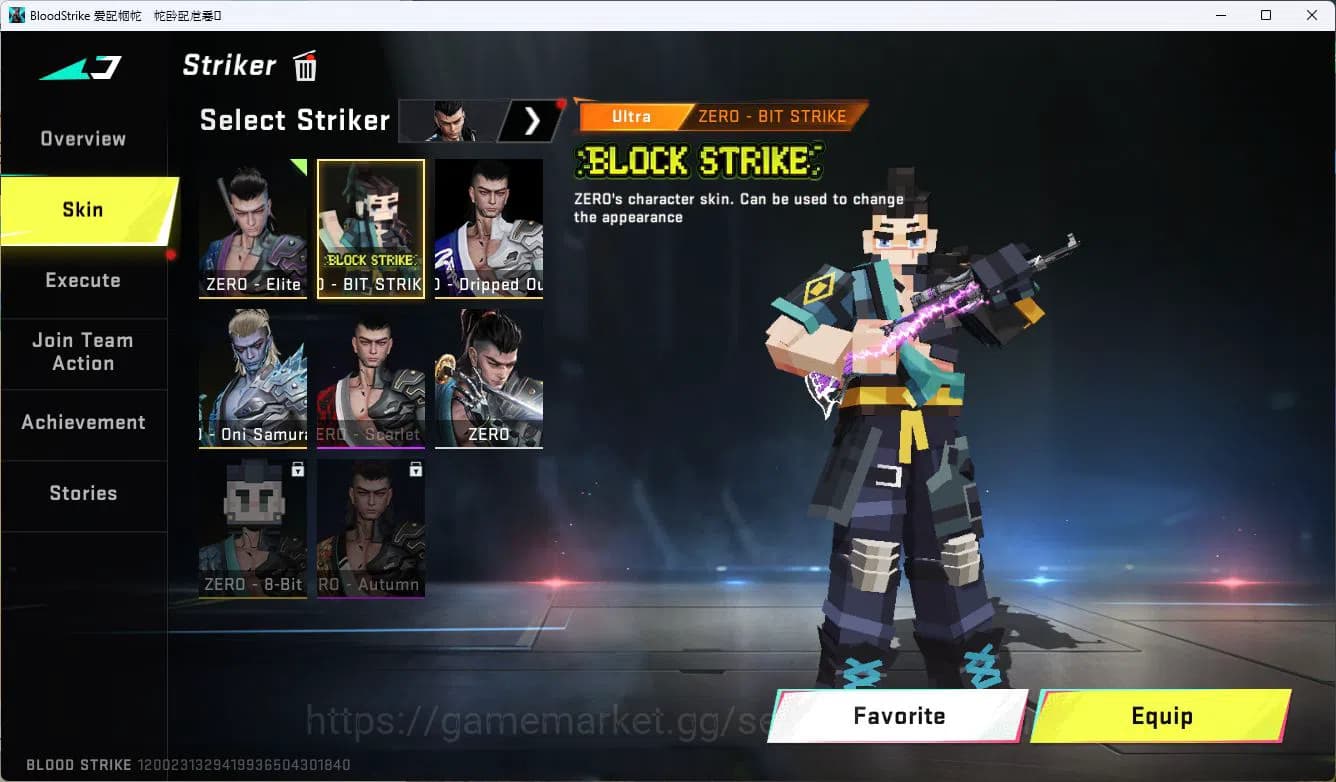Expand the striker list using the arrow chevron
The height and width of the screenshot is (782, 1336).
pos(531,120)
